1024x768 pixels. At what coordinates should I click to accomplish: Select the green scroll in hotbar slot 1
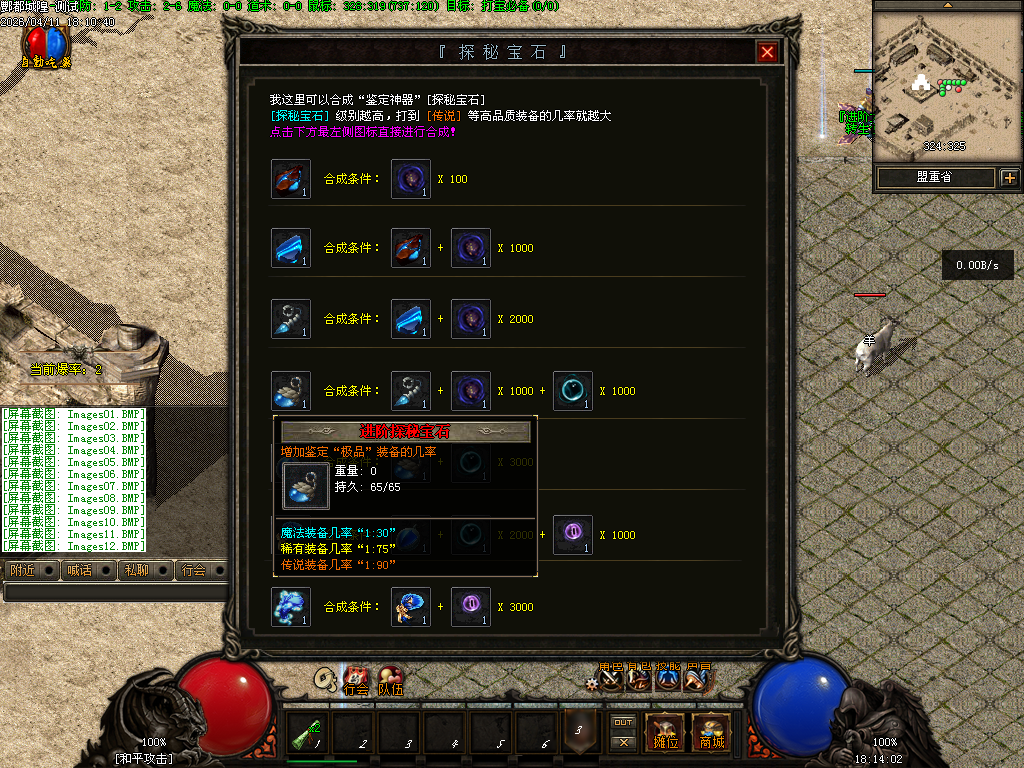(x=309, y=735)
